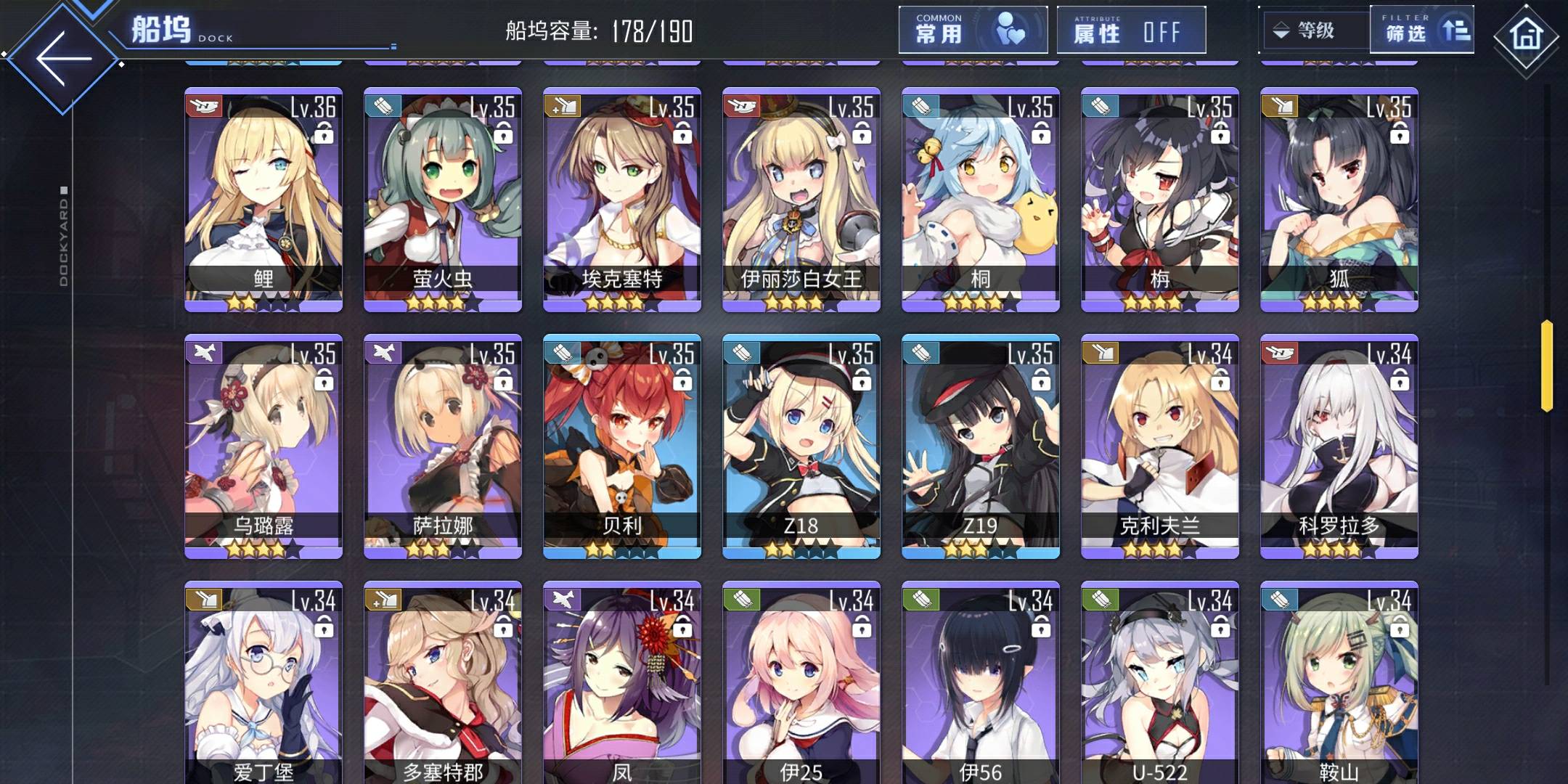Image resolution: width=1568 pixels, height=784 pixels.
Task: Select the 科罗拉多 ship card
Action: 1339,446
